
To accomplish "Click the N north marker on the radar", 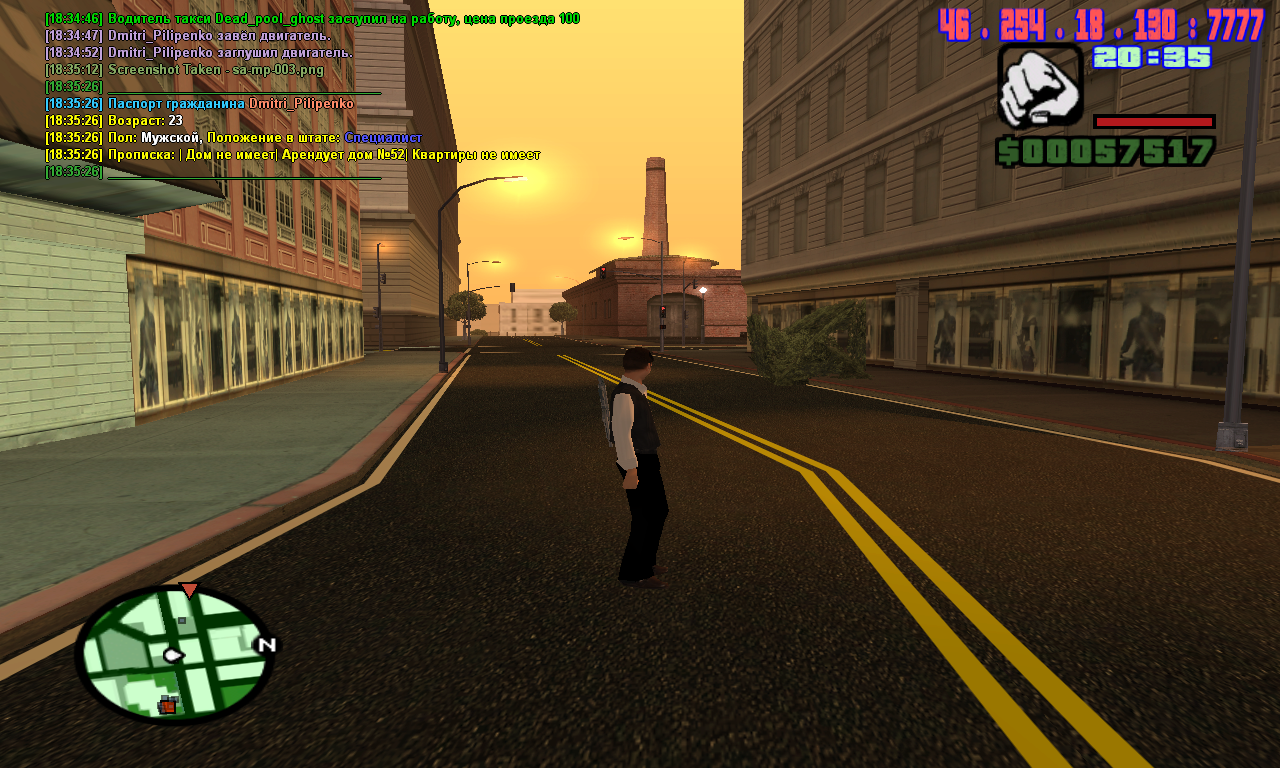I will (x=266, y=645).
